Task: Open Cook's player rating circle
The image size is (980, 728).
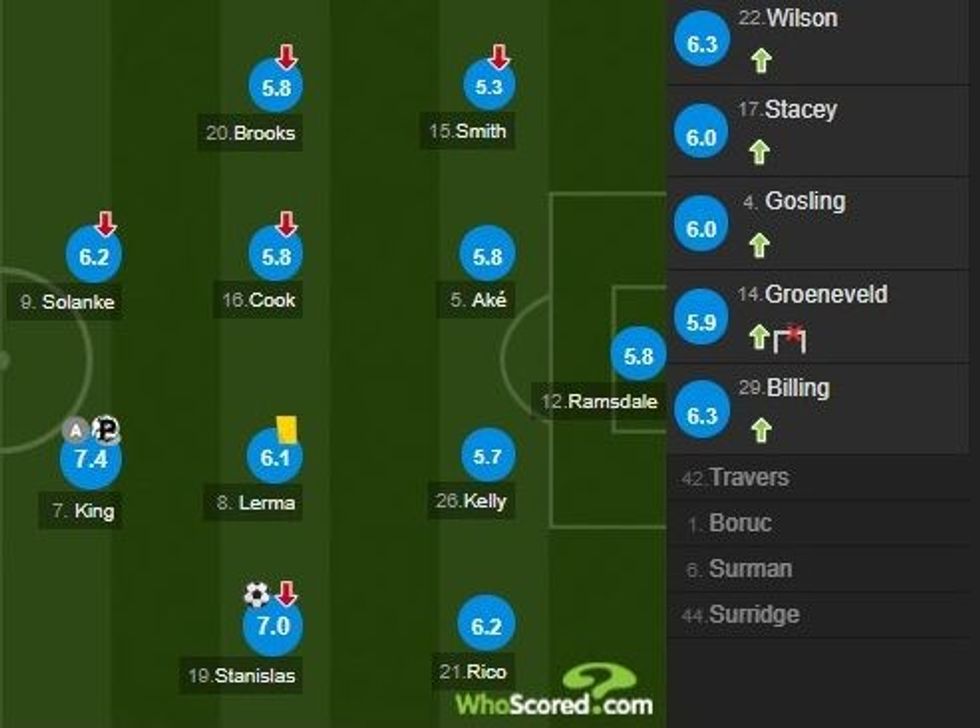Action: click(x=275, y=257)
